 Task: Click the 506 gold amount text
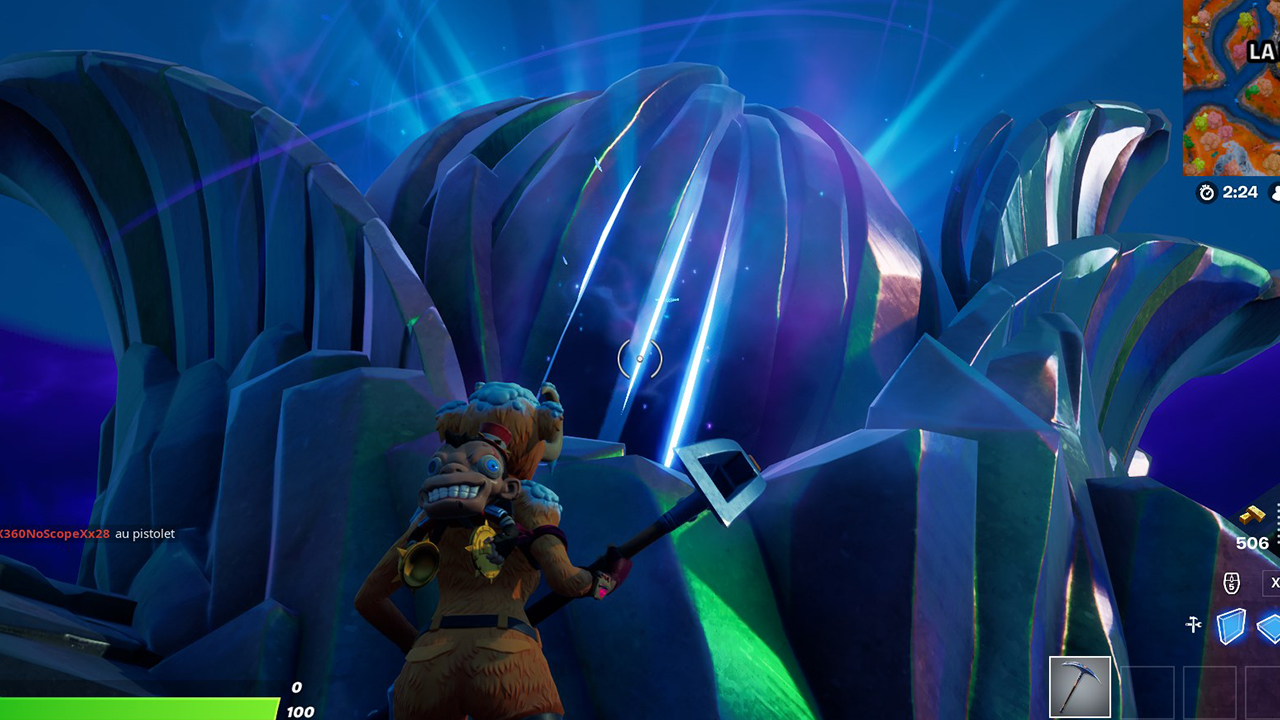1252,542
